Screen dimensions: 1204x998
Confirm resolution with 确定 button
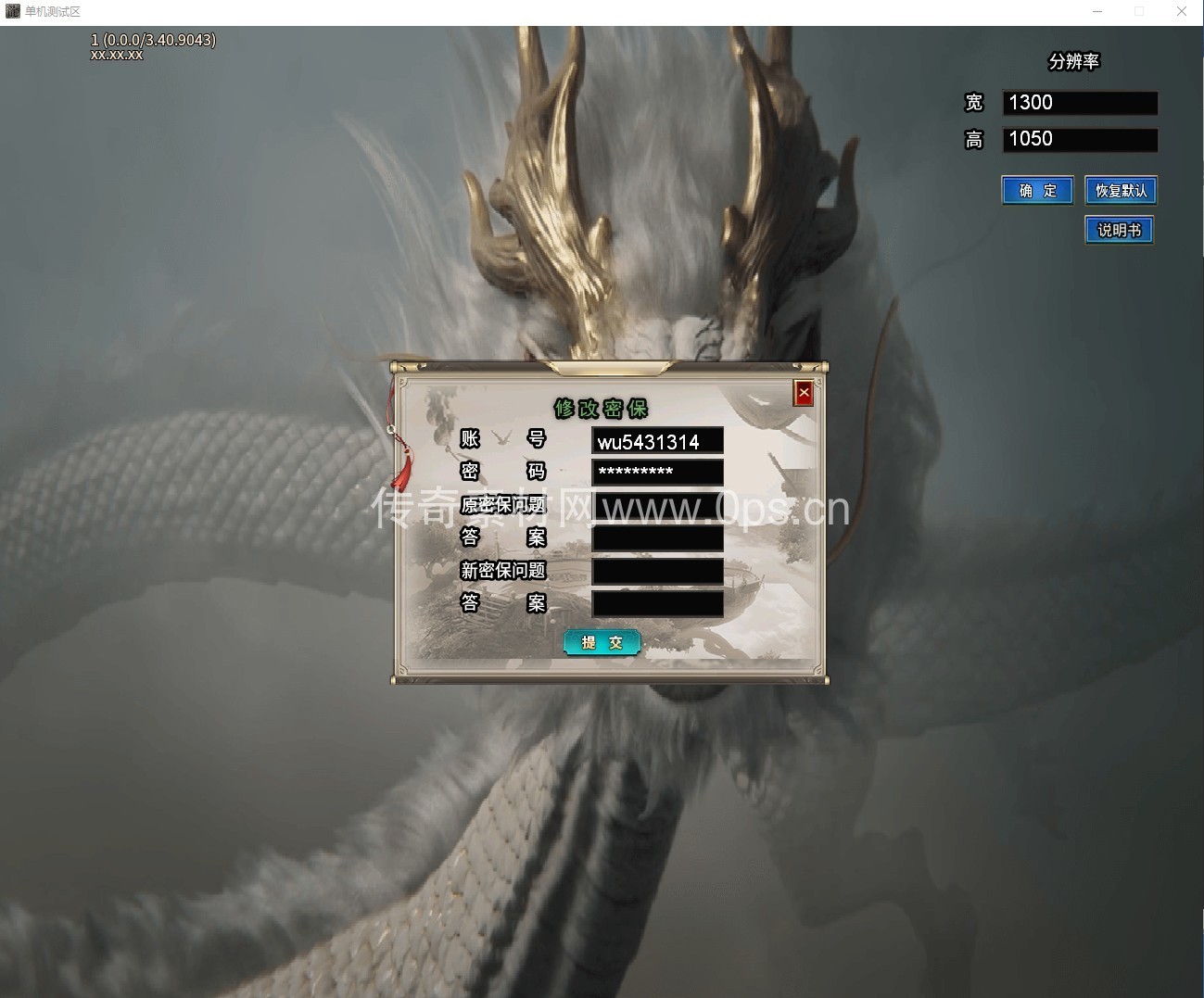[1037, 191]
